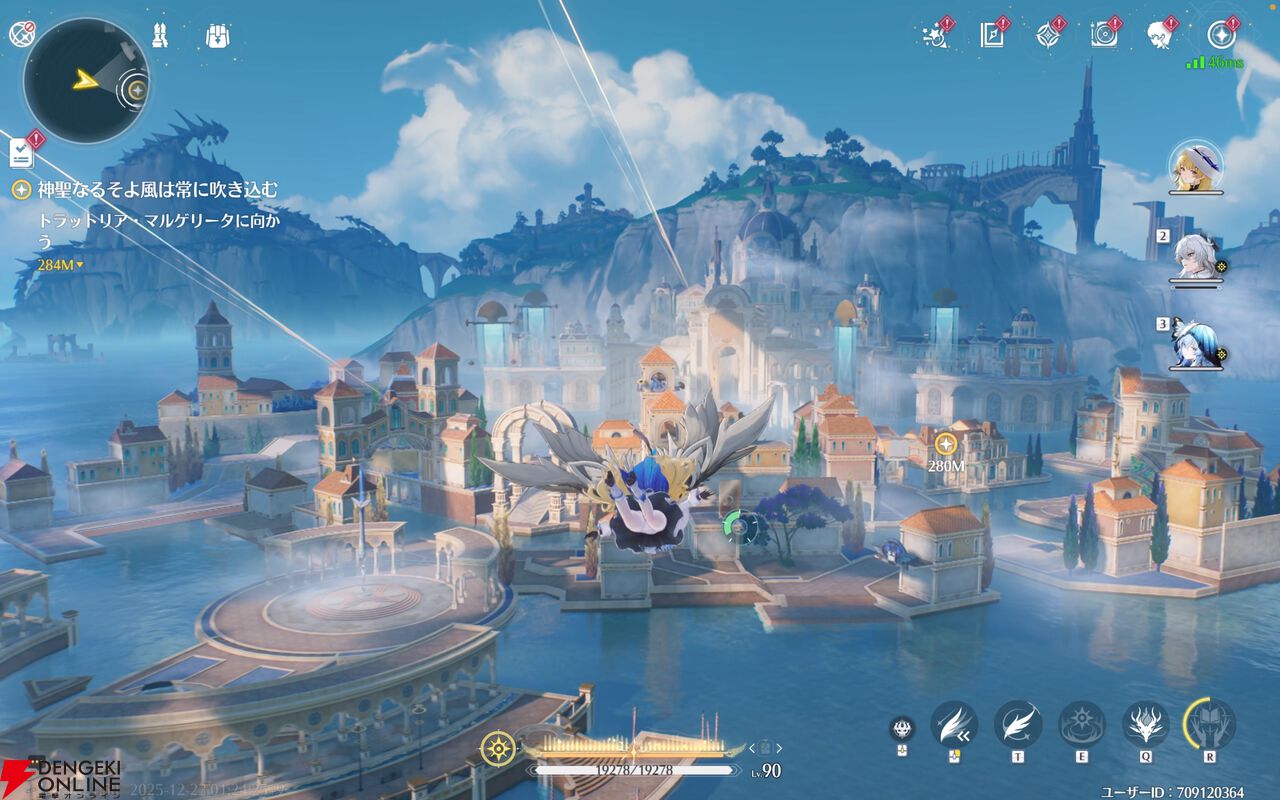Click the globe icon beside the minimap
This screenshot has height=800, width=1280.
[x=21, y=34]
